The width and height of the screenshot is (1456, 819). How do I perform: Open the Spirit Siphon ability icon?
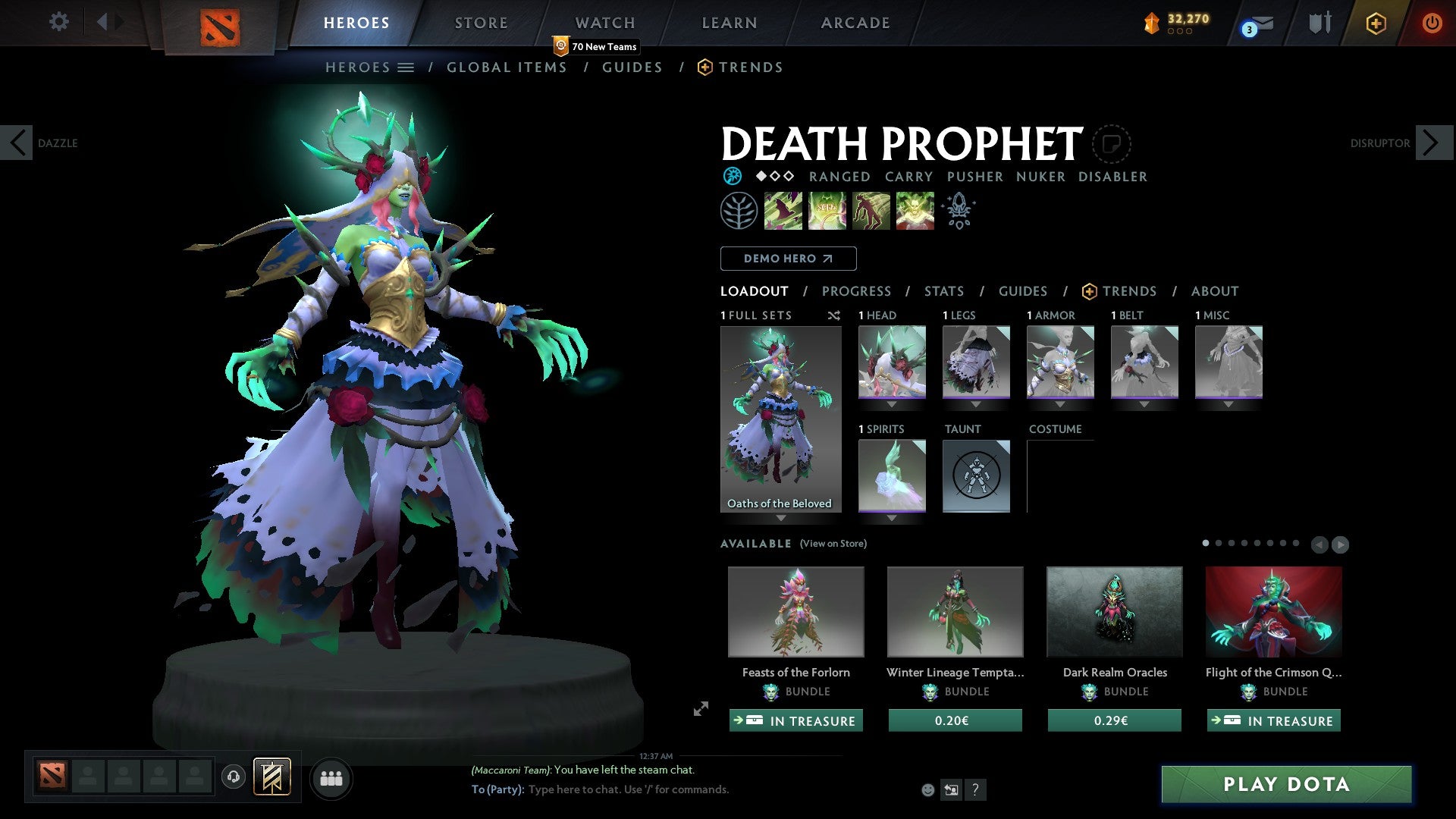(871, 210)
